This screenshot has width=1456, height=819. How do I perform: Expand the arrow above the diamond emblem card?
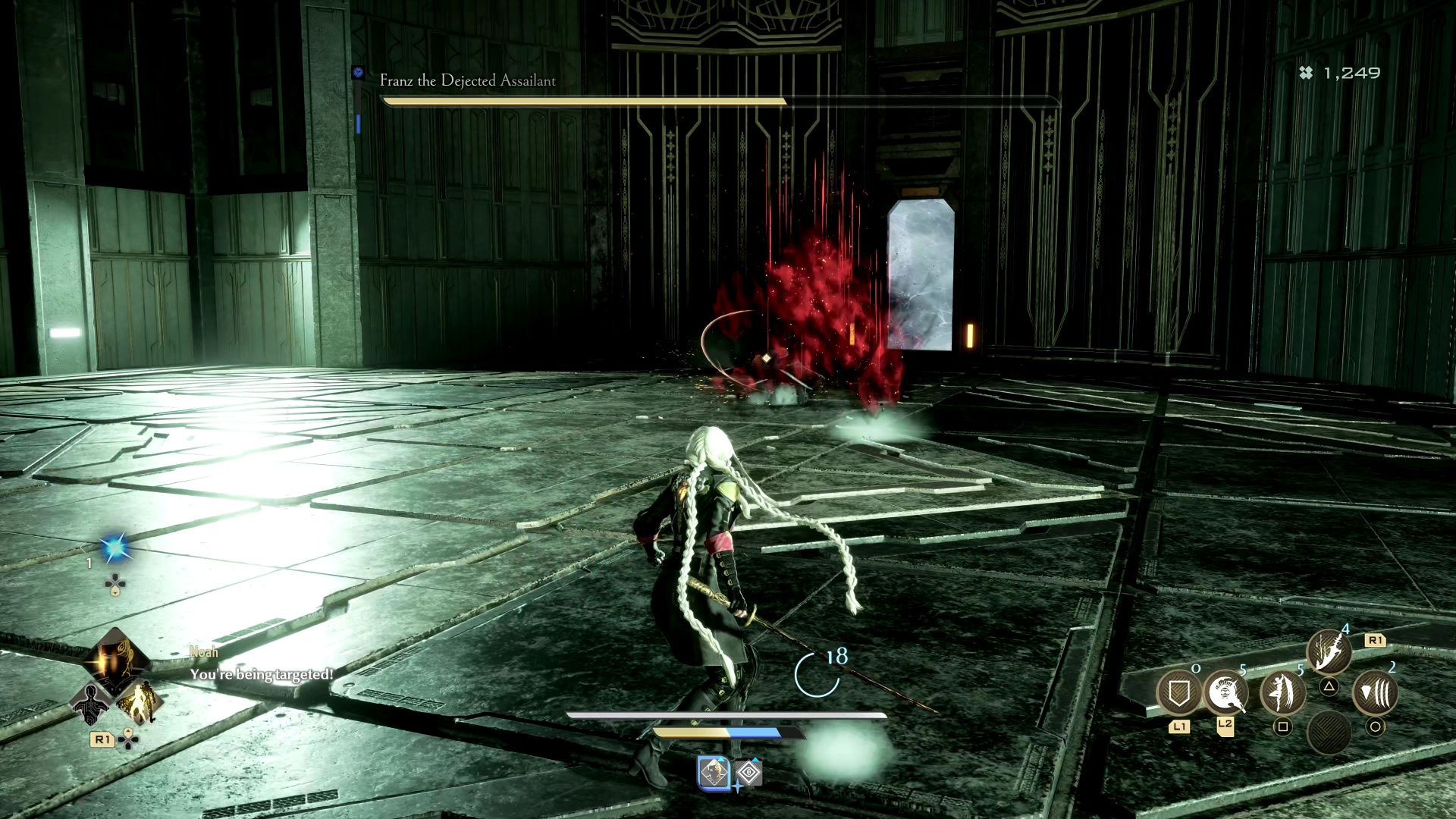755,759
